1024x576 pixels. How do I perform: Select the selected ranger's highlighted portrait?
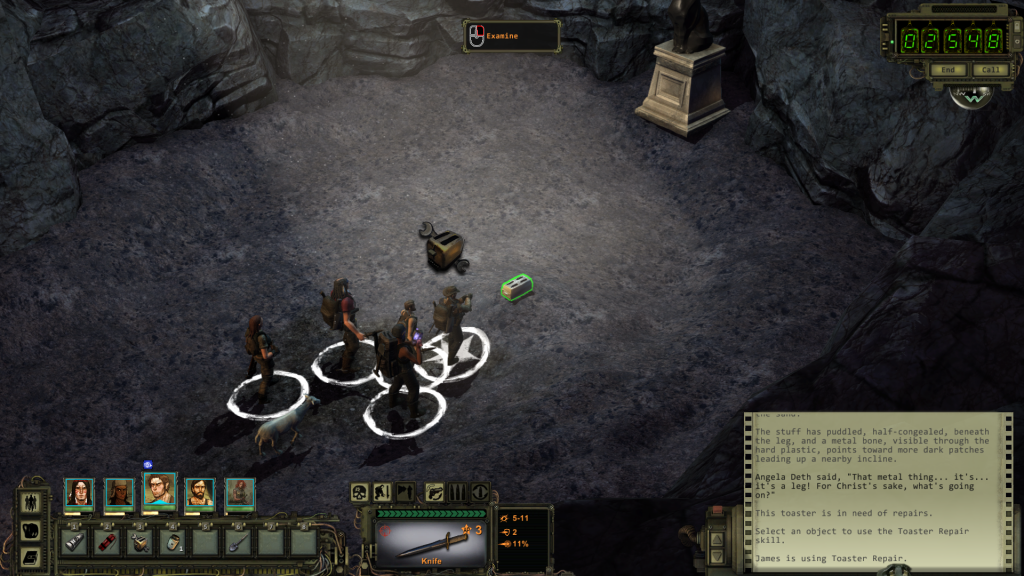tap(159, 490)
